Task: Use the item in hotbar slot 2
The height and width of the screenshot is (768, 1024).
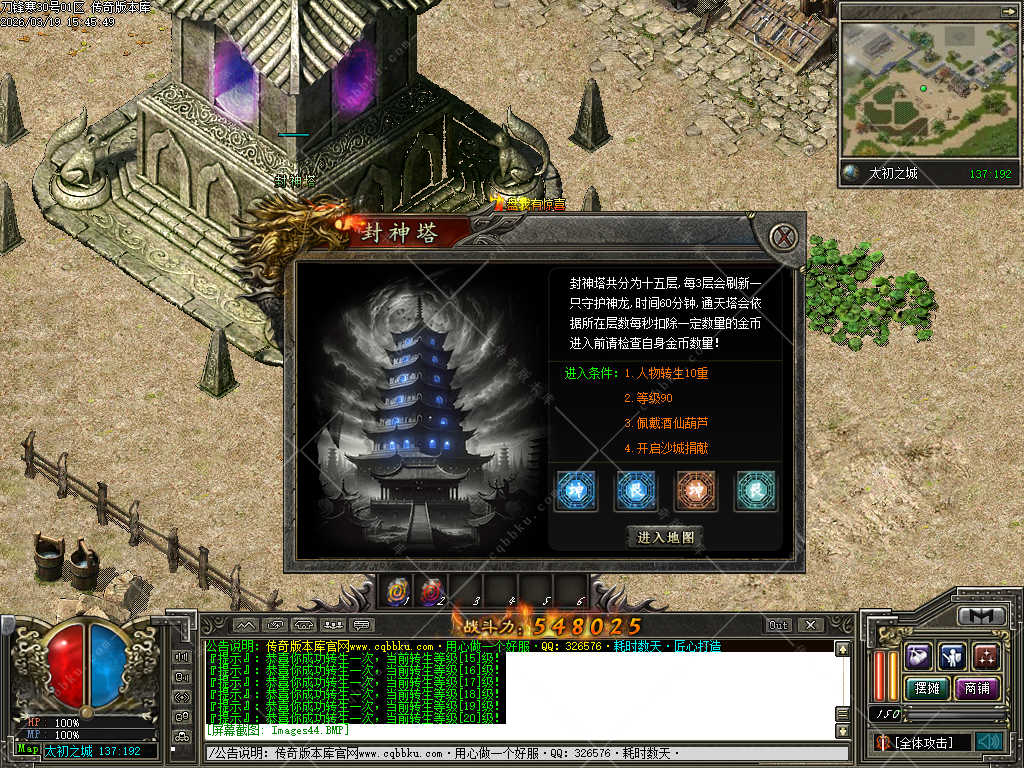Action: point(431,591)
